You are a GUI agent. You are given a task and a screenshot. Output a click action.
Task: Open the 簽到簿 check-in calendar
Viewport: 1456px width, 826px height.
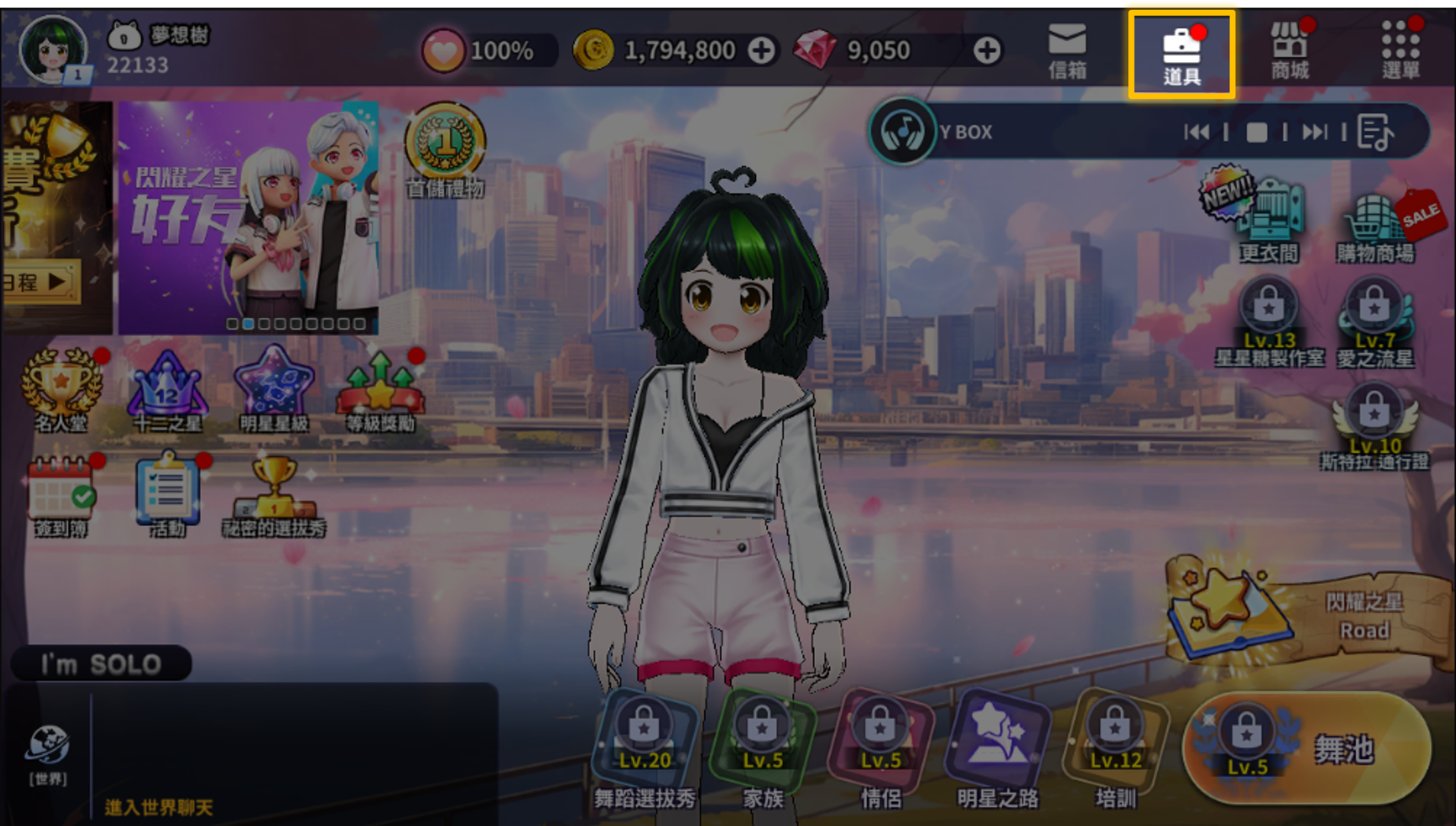click(x=61, y=495)
